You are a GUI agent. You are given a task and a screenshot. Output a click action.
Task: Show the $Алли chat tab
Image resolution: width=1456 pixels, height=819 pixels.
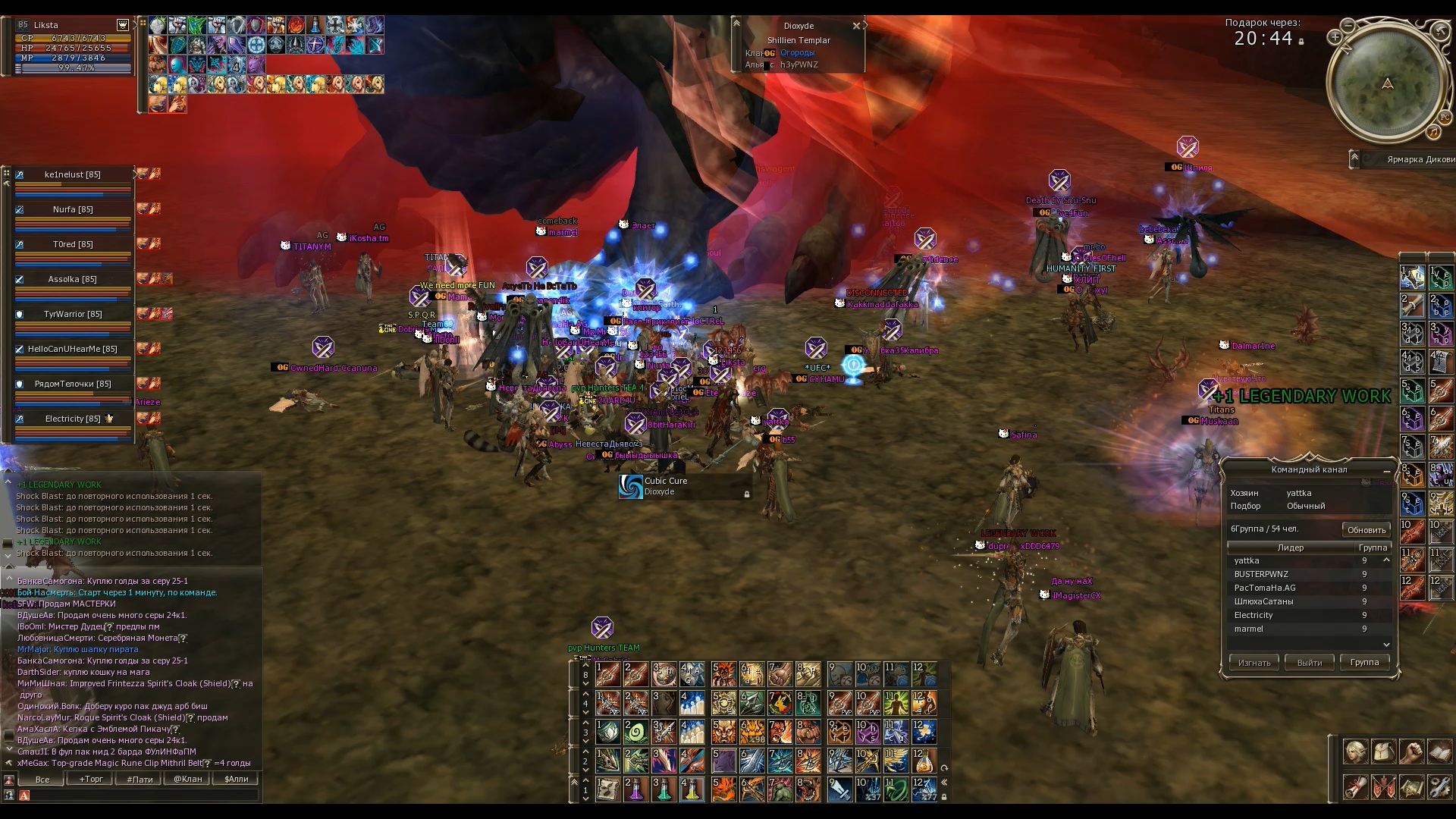[x=236, y=779]
